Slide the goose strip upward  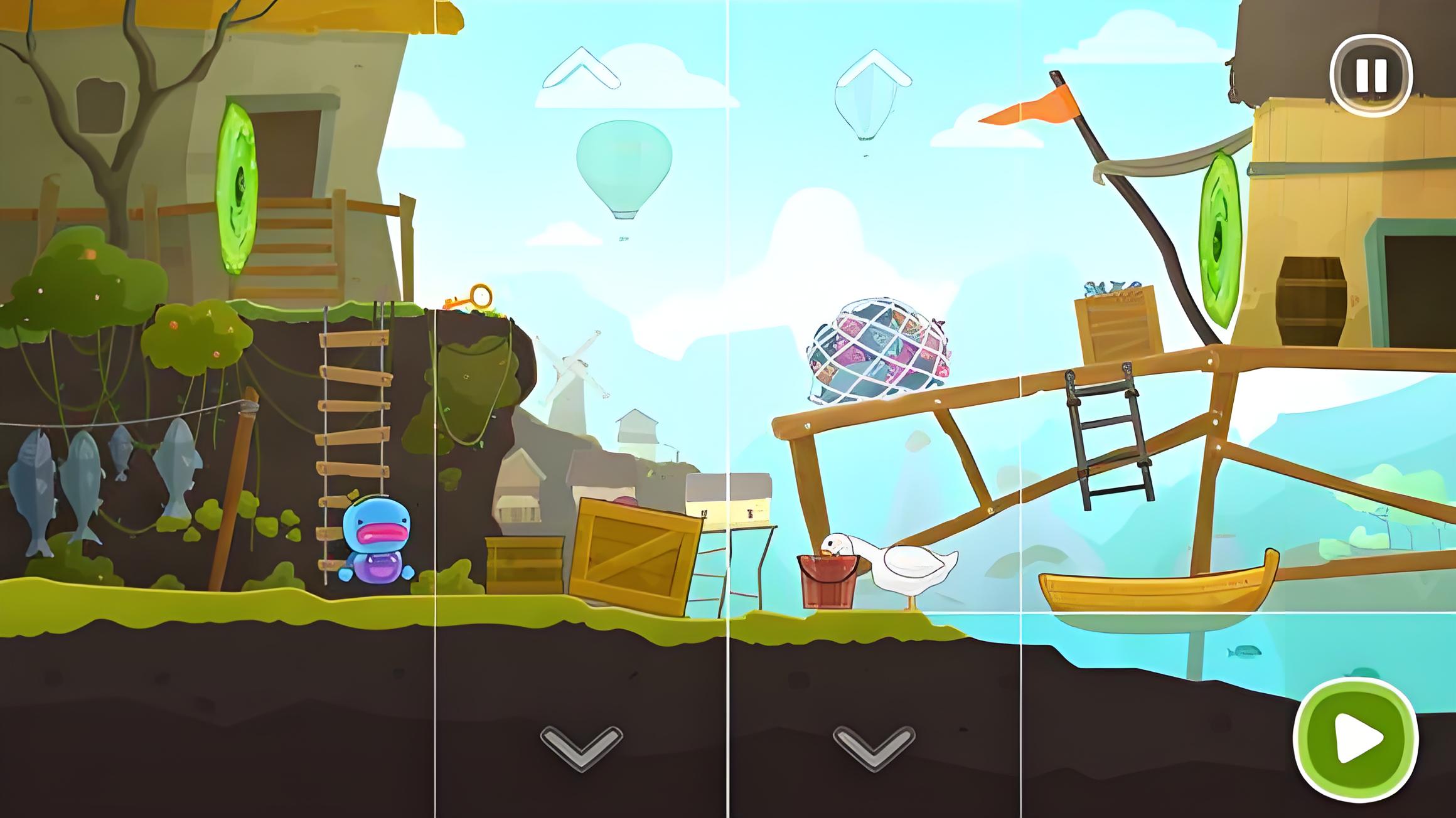(x=874, y=68)
